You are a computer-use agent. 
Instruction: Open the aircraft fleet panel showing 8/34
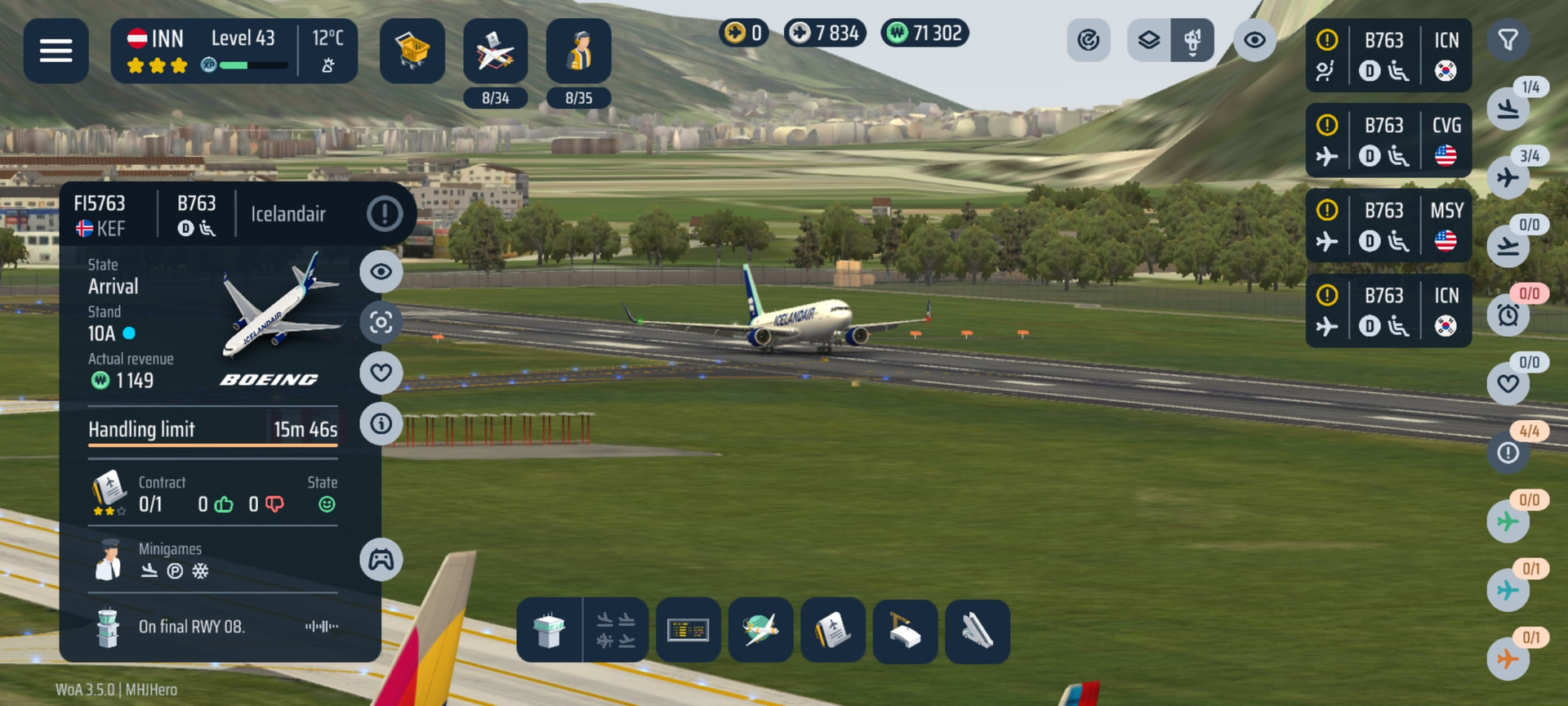[x=495, y=52]
